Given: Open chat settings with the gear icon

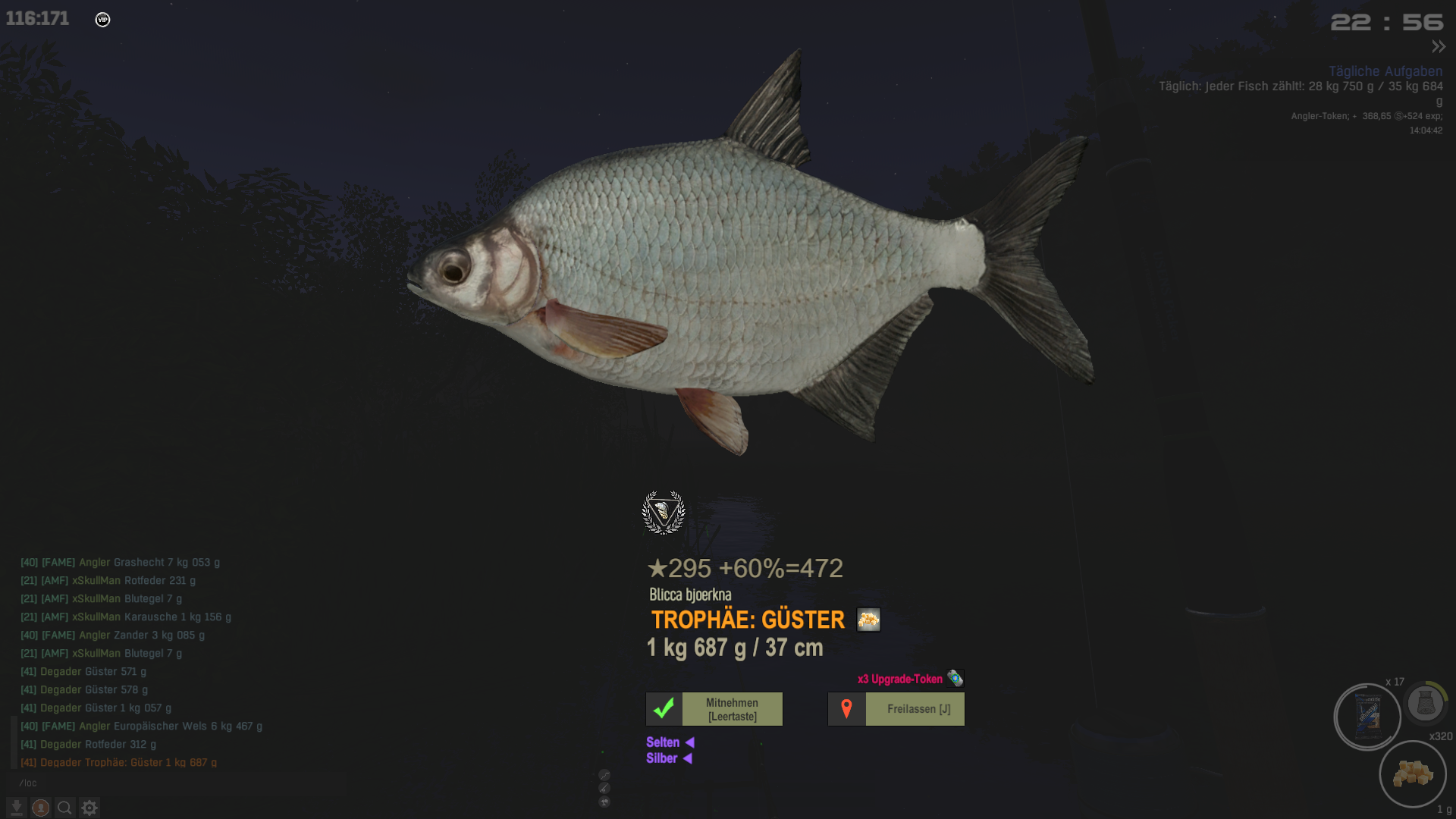Looking at the screenshot, I should pos(89,808).
